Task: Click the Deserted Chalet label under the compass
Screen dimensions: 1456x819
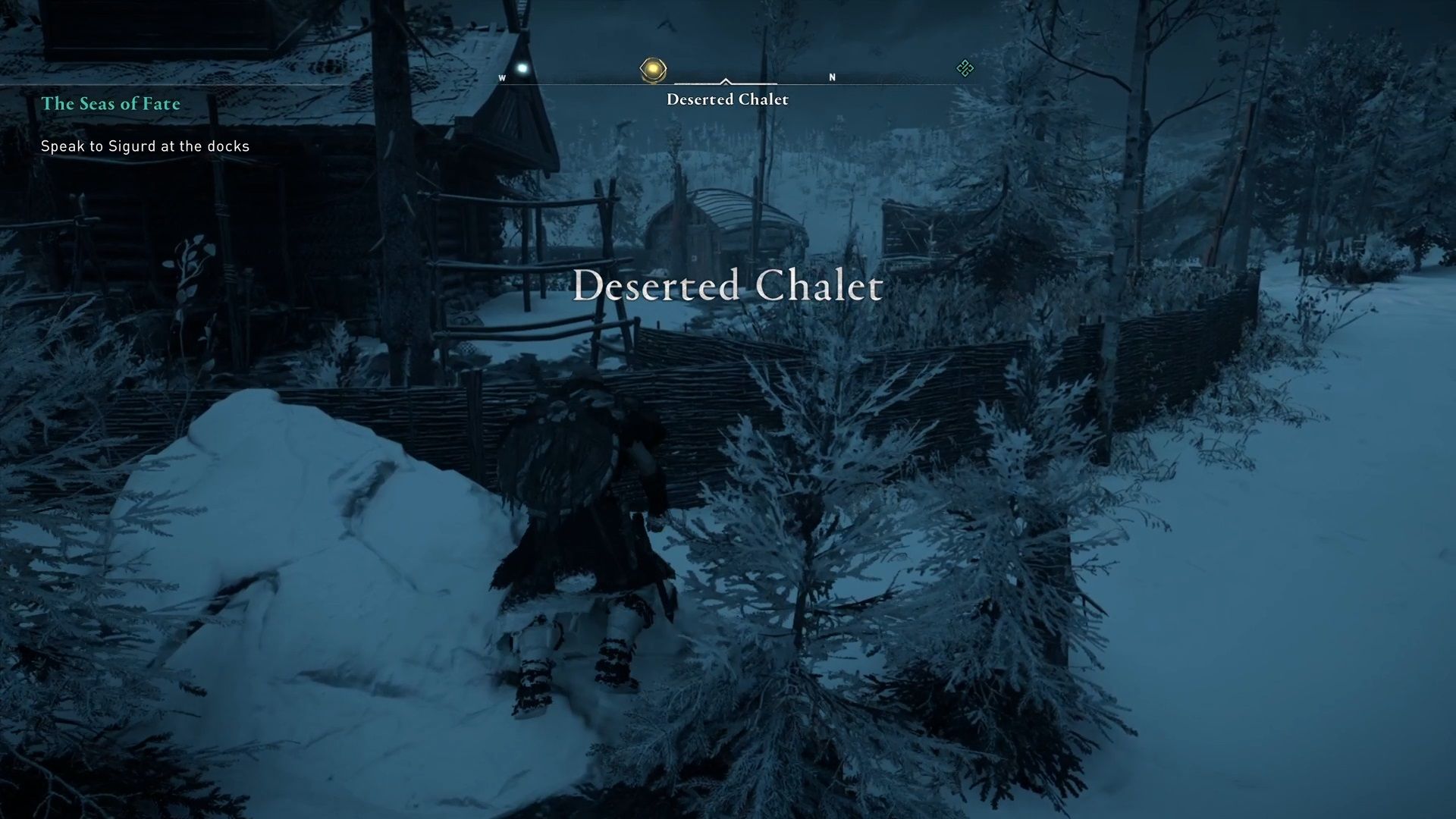Action: pos(726,99)
